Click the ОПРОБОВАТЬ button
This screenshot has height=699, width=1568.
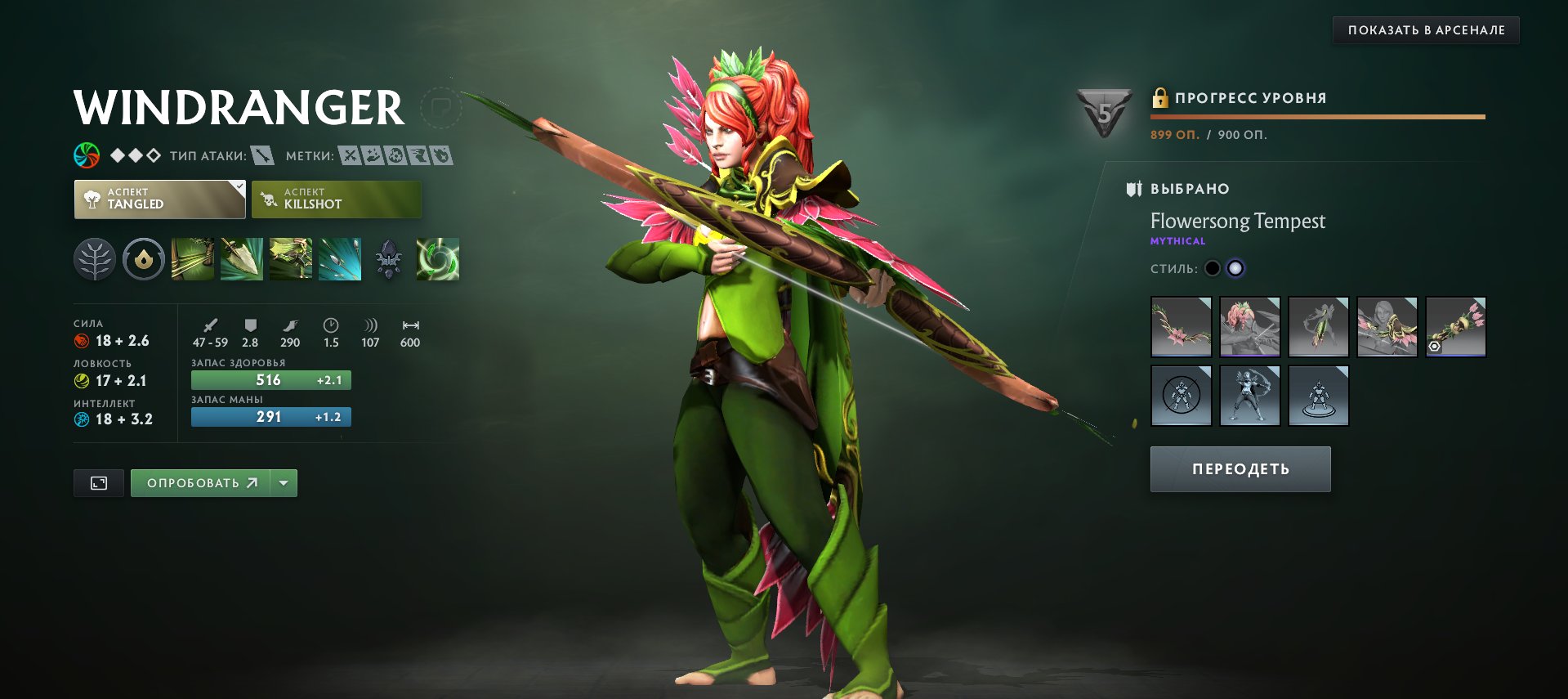(203, 482)
